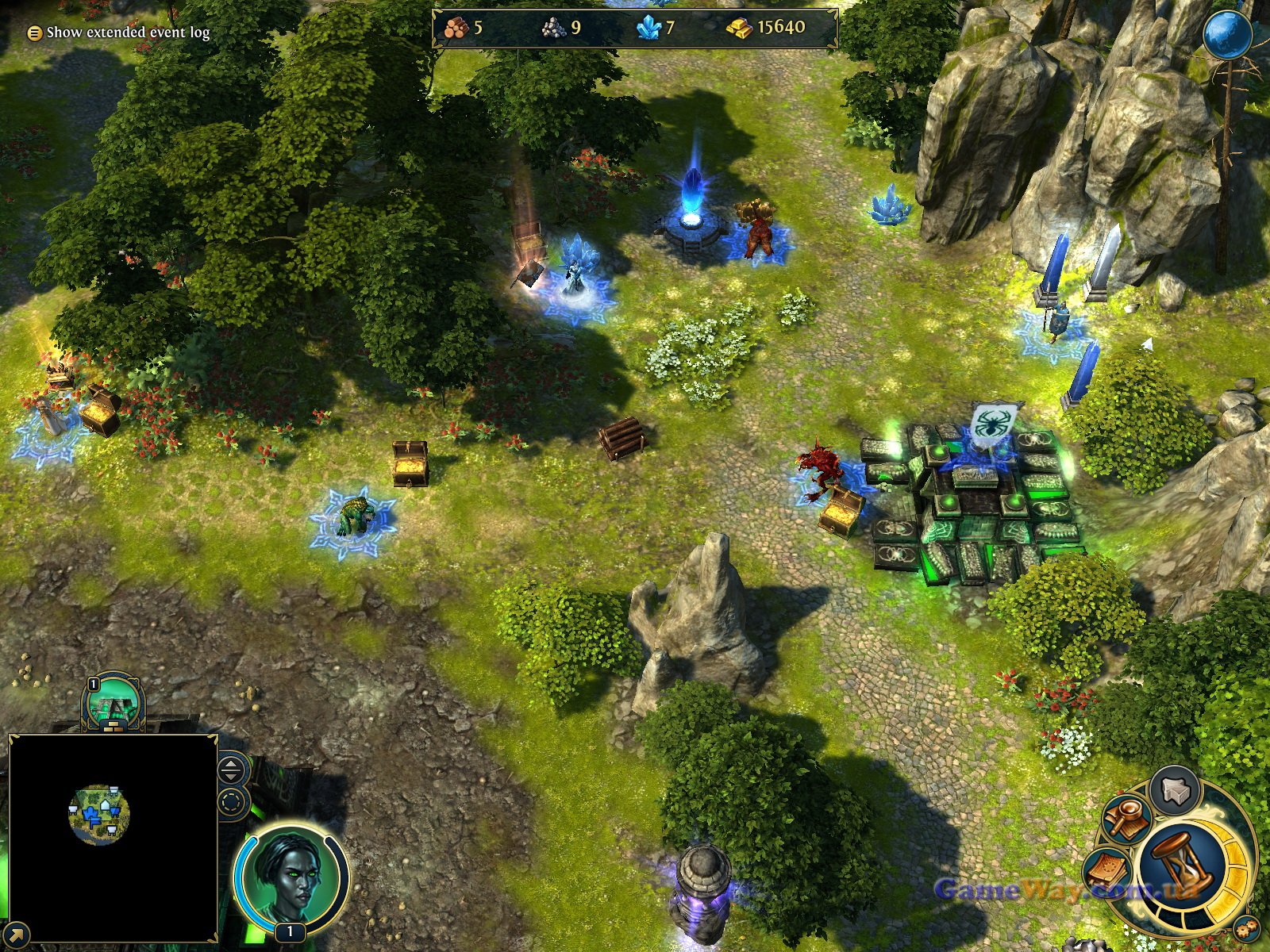Click the blue orb in the top corner

click(x=1227, y=36)
